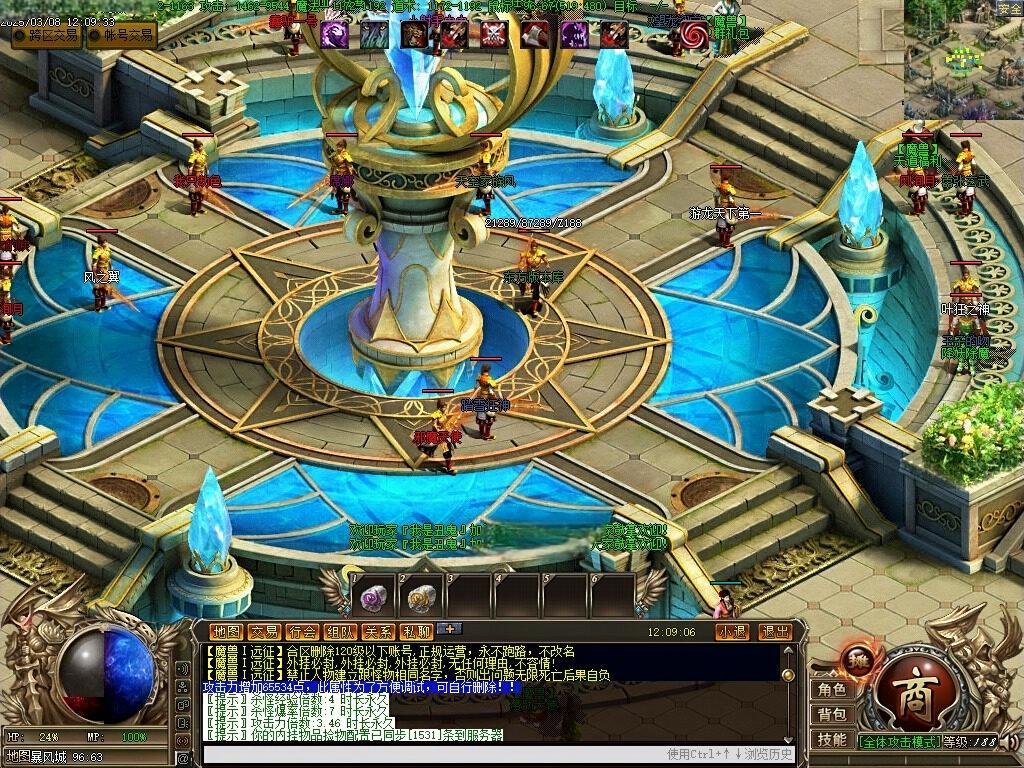This screenshot has width=1024, height=768.
Task: Open the 背包 bag inventory
Action: [x=832, y=715]
